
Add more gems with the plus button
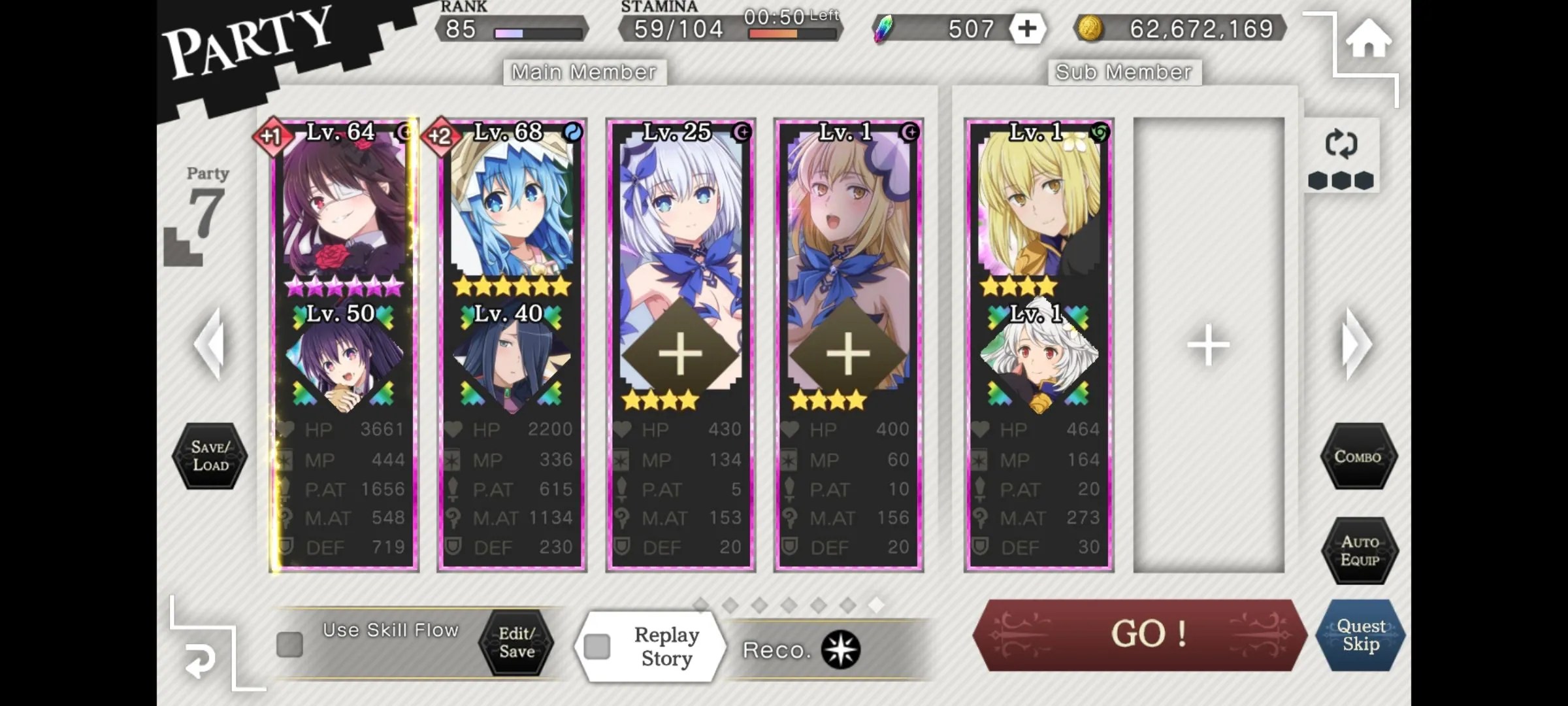[x=1027, y=29]
